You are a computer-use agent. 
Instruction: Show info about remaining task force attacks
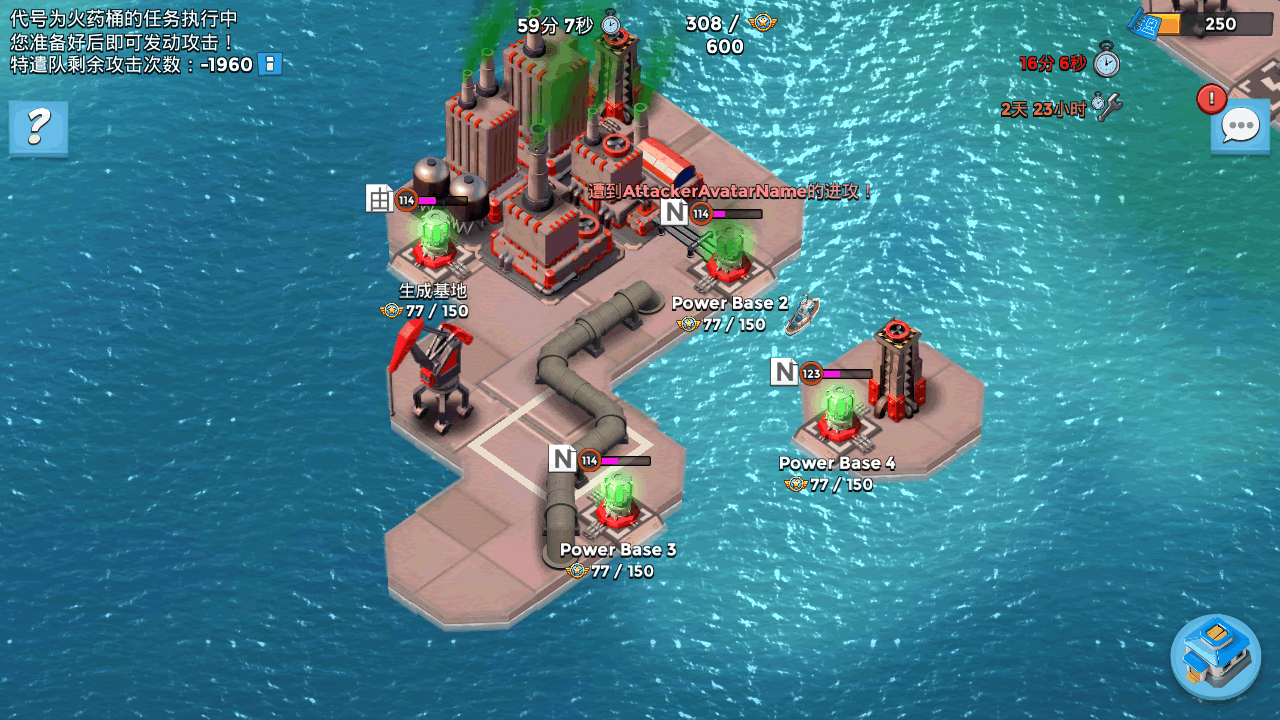point(269,65)
